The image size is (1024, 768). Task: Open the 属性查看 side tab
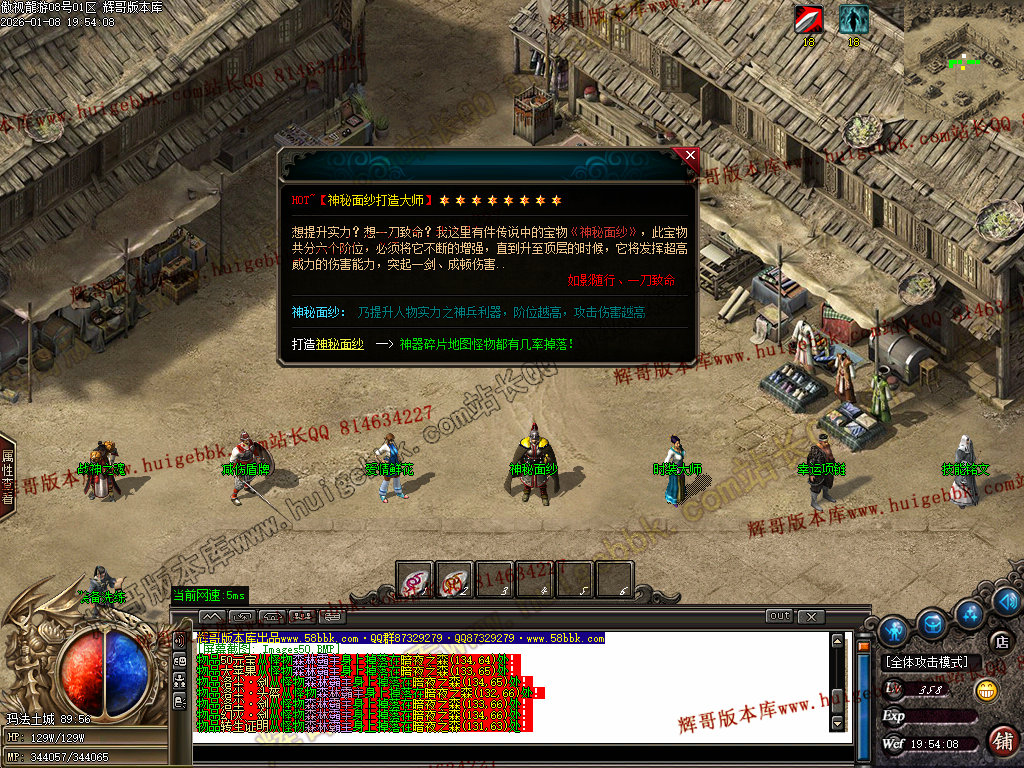point(7,477)
